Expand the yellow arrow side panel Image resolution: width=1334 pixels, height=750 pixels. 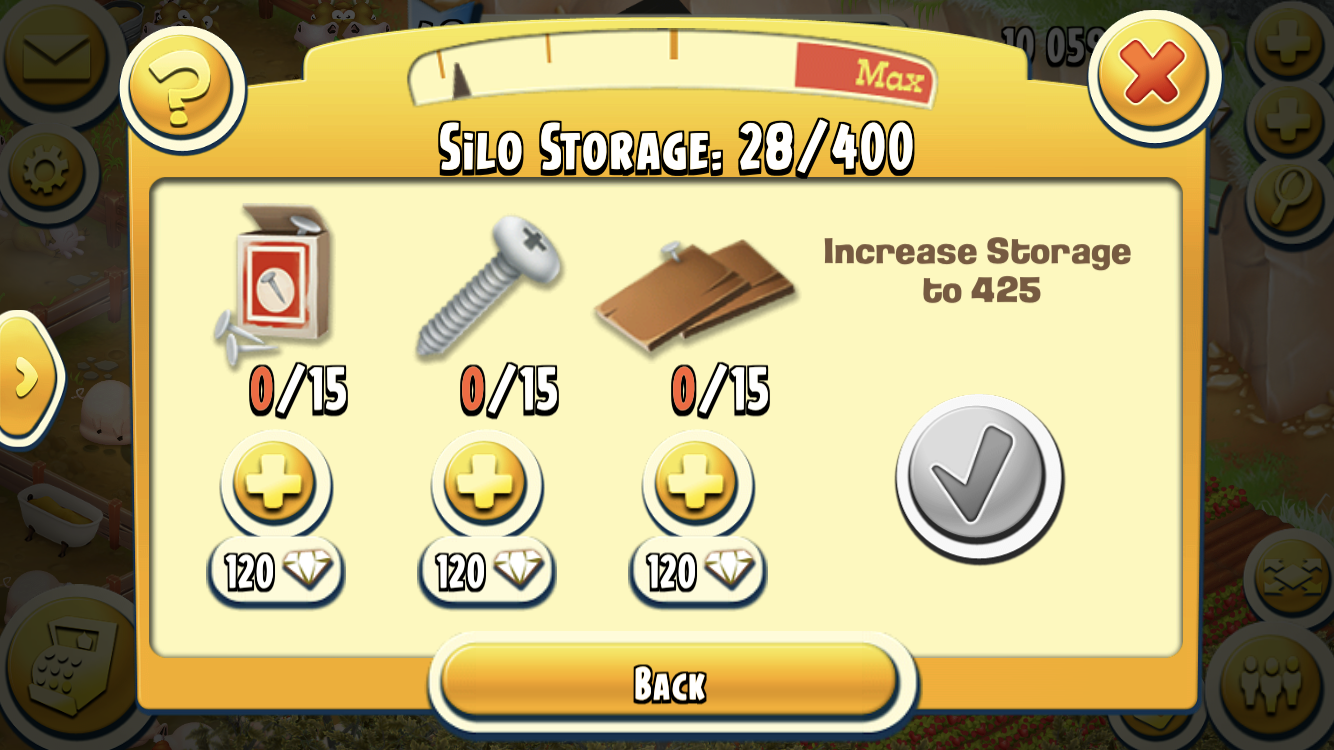tap(26, 377)
